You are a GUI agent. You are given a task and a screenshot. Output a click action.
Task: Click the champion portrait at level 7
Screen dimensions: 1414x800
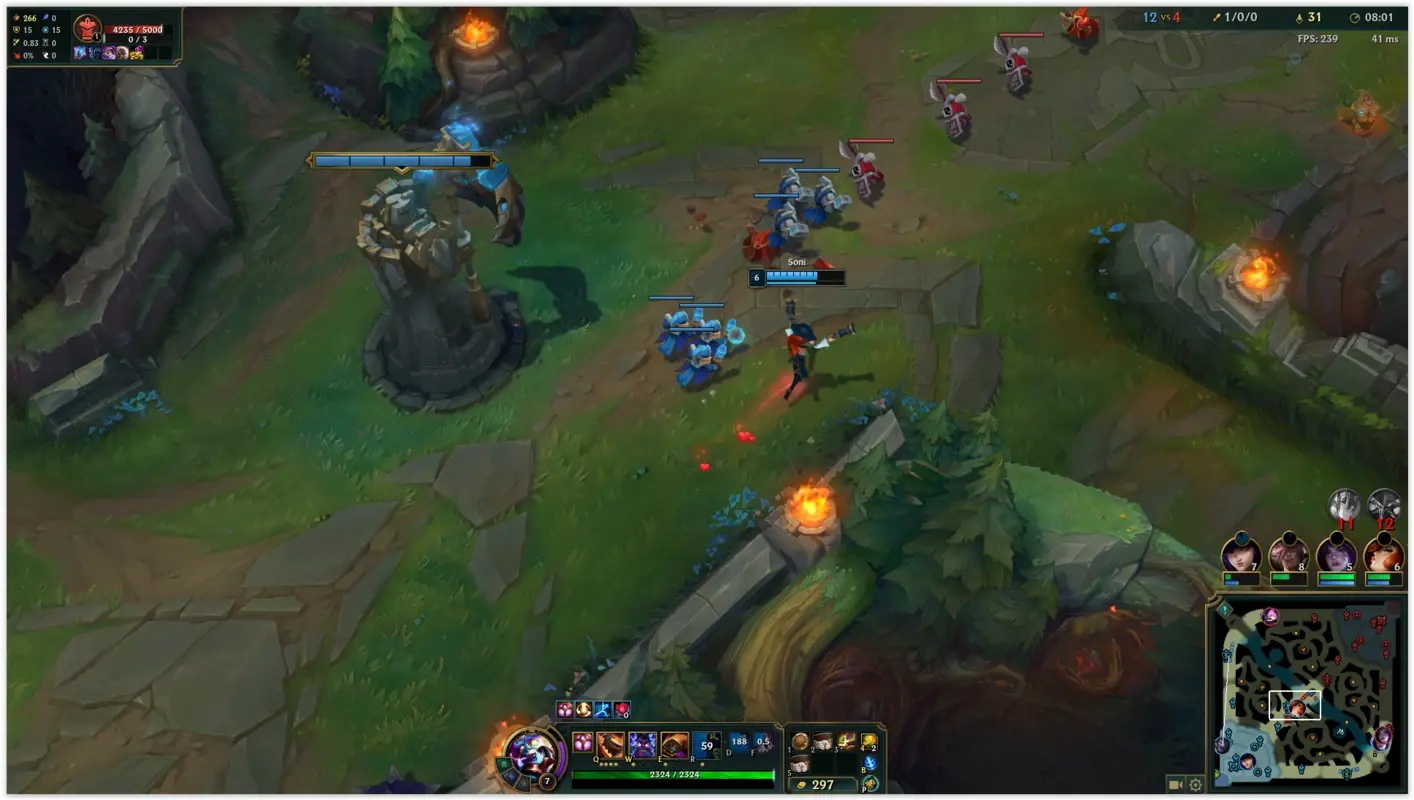point(533,756)
